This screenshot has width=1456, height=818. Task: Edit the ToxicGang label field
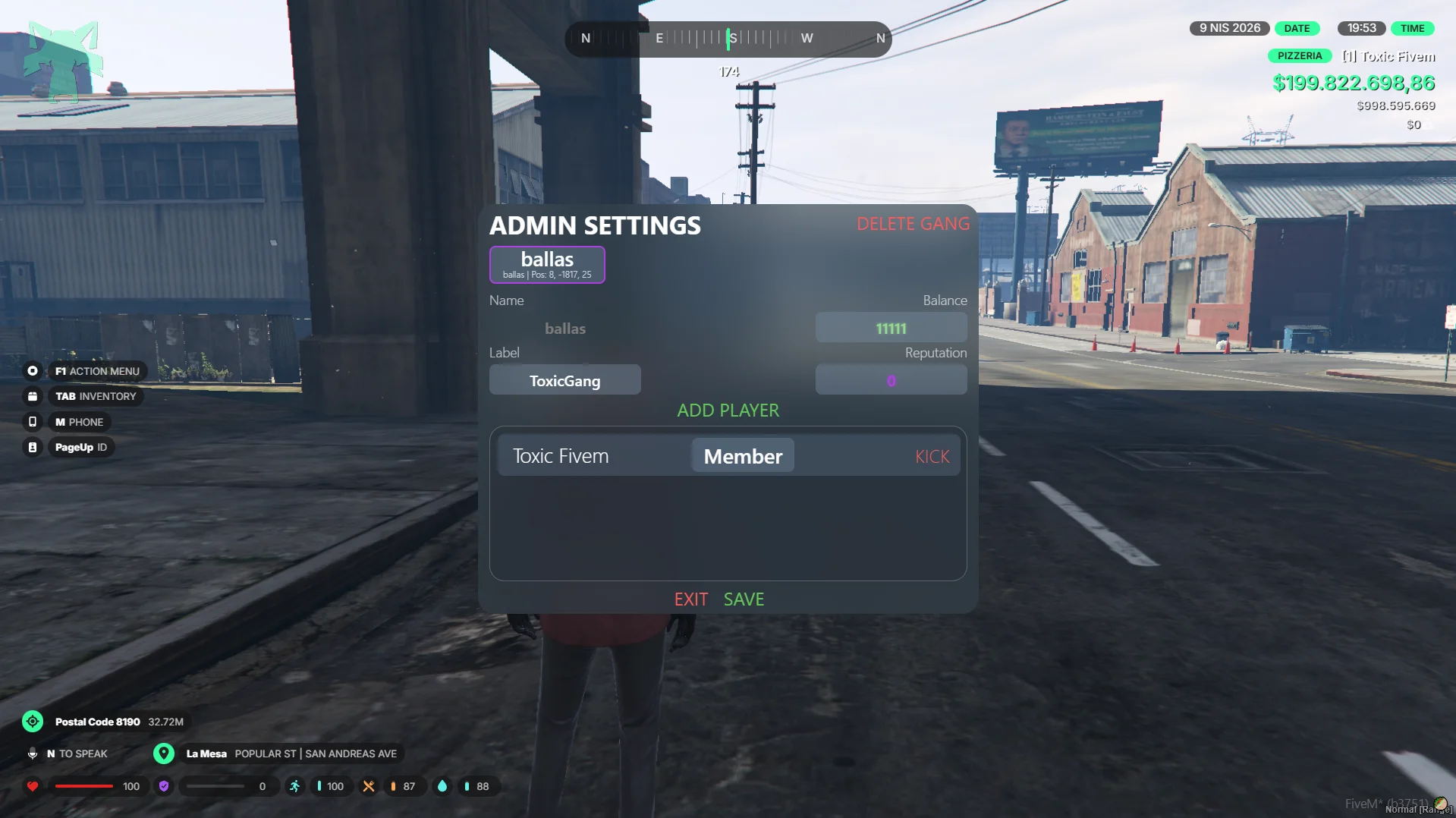pos(564,380)
